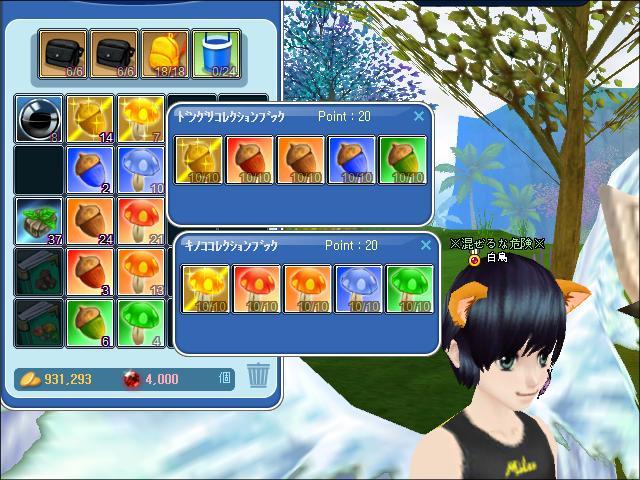Close the acorn collection book window

pyautogui.click(x=419, y=116)
